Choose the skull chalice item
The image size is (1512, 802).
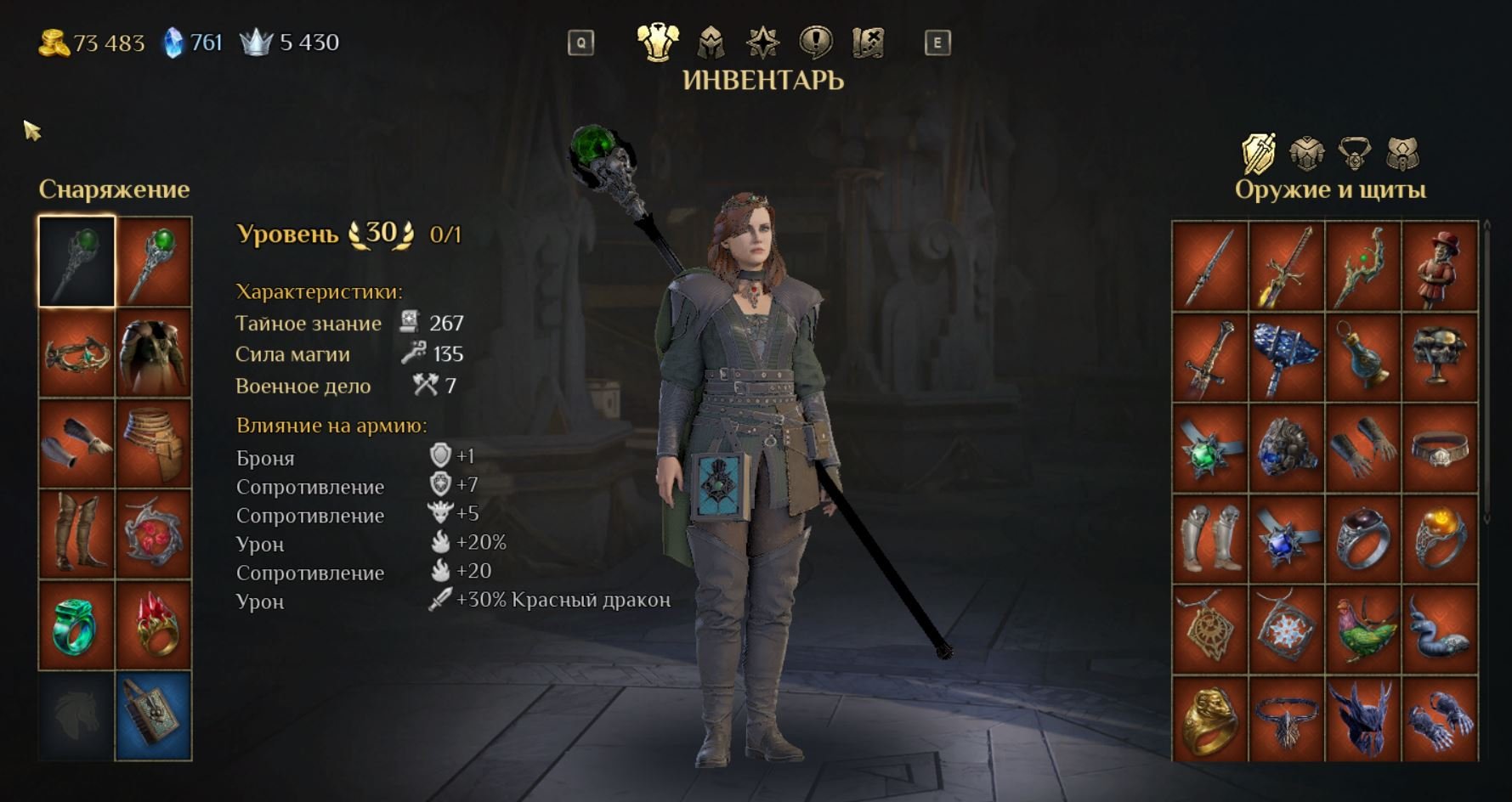[x=1440, y=357]
